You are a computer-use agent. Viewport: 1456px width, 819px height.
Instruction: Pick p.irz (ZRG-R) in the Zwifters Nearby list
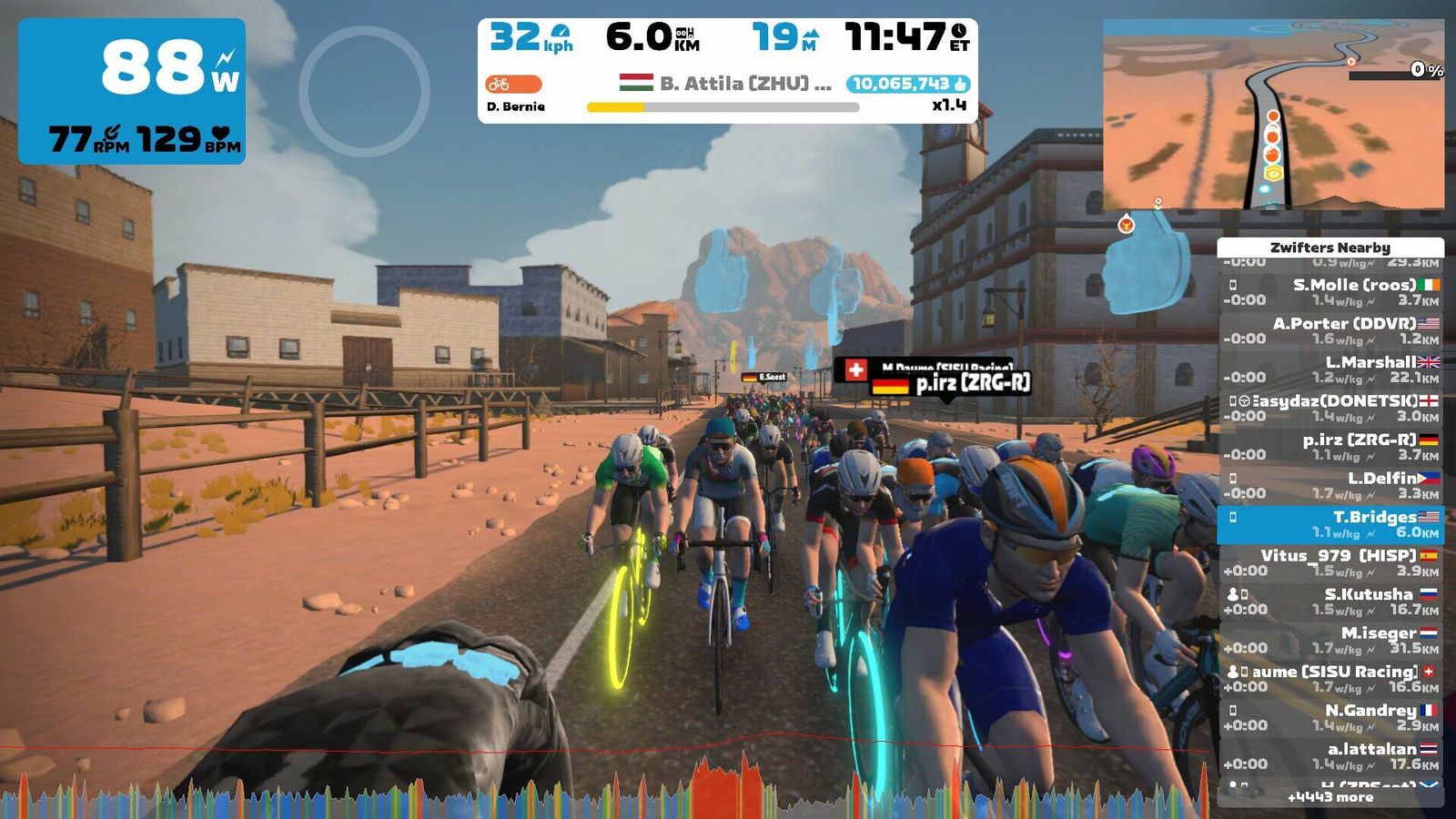(1330, 447)
